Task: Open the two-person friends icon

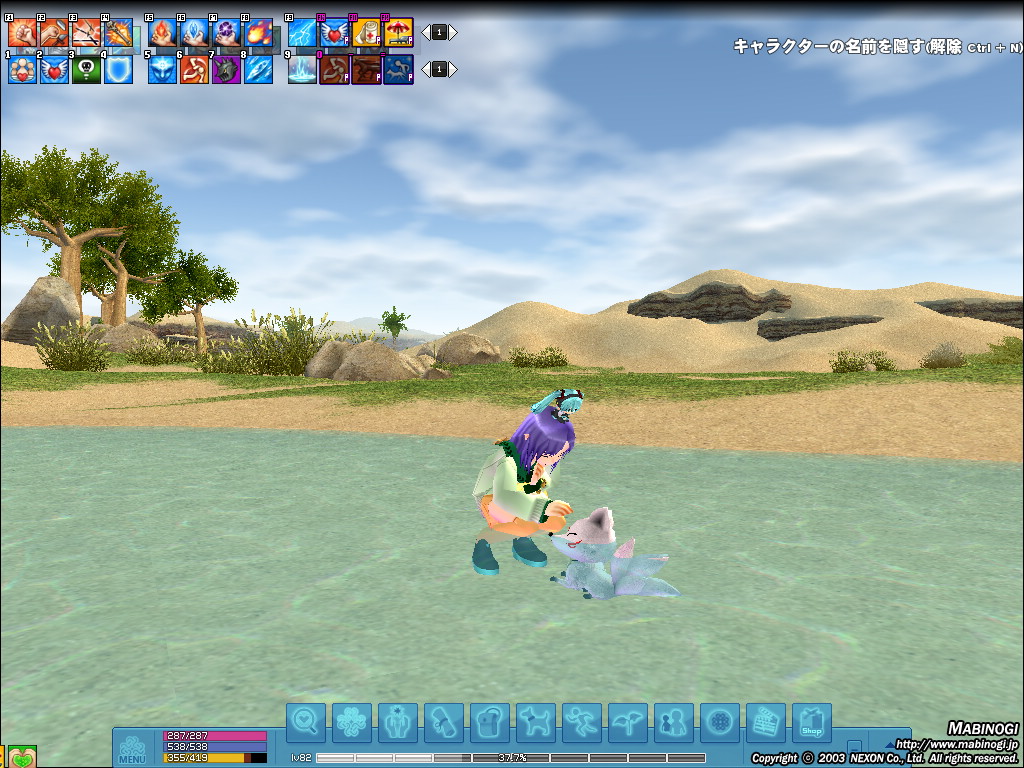Action: (x=673, y=723)
